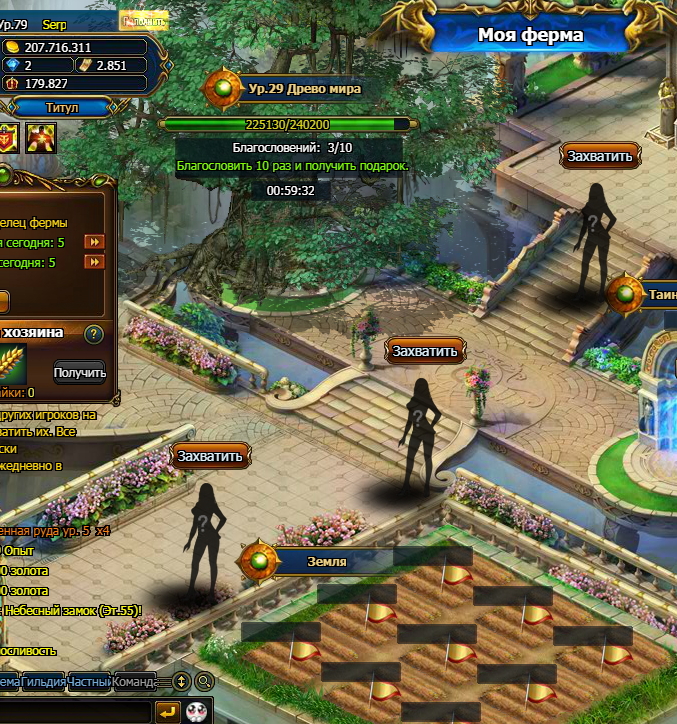The image size is (677, 724).
Task: Select the red shield buff icon
Action: click(x=7, y=138)
